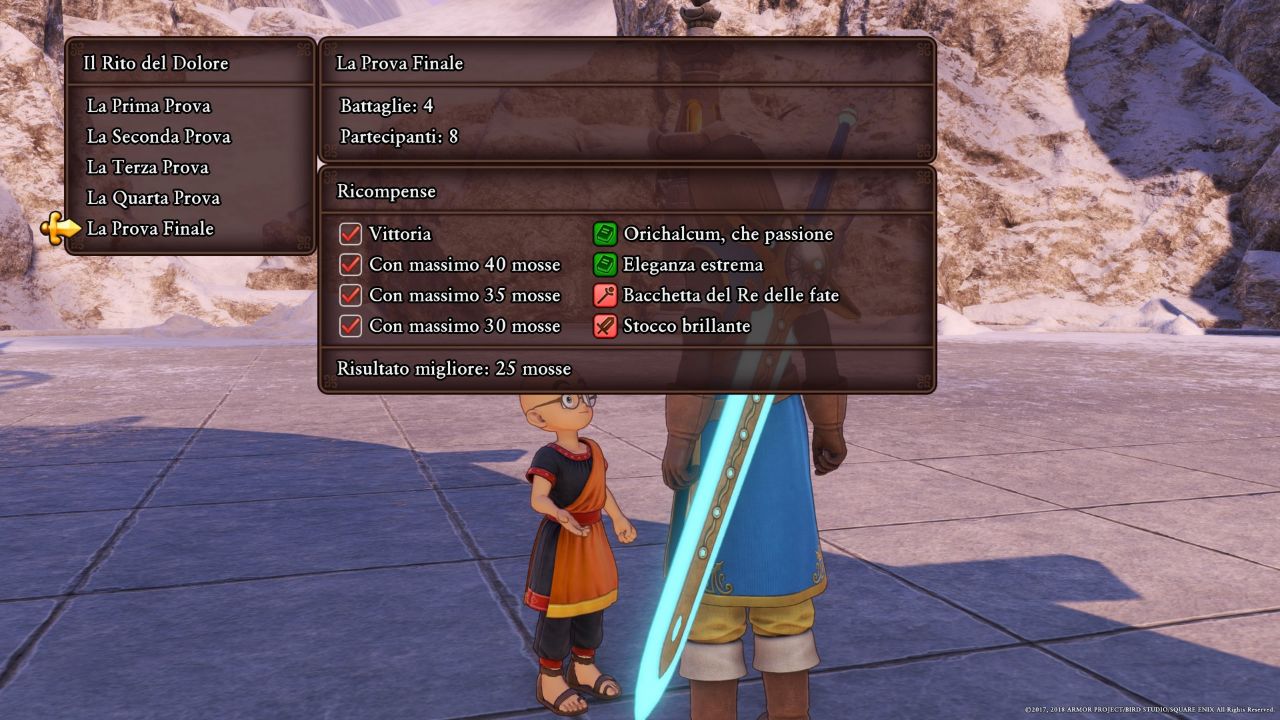Choose the Con massimo 35 mosse row
The height and width of the screenshot is (720, 1280).
(x=464, y=296)
